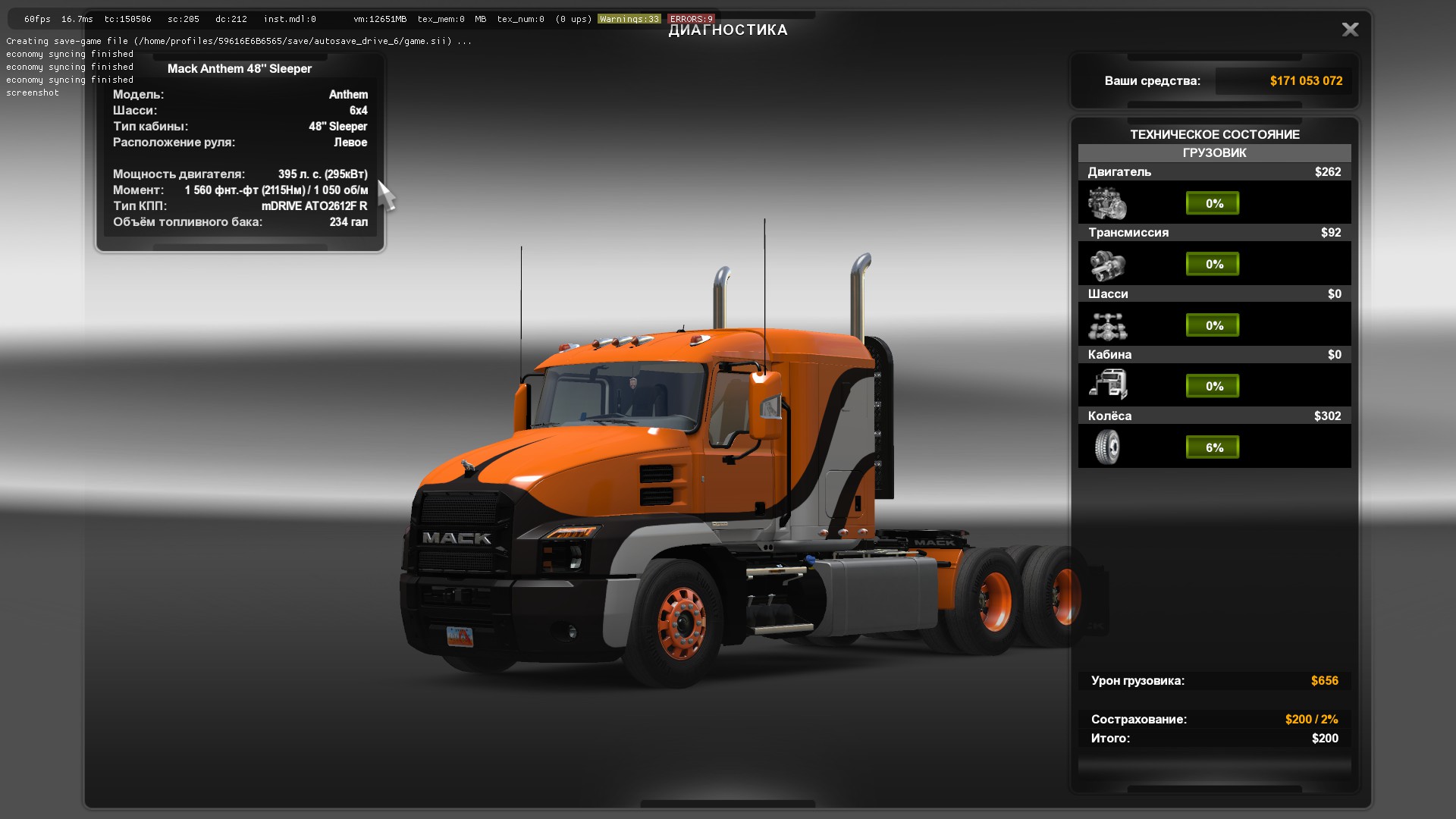This screenshot has height=819, width=1456.
Task: Select the cabin repair icon
Action: [x=1108, y=384]
